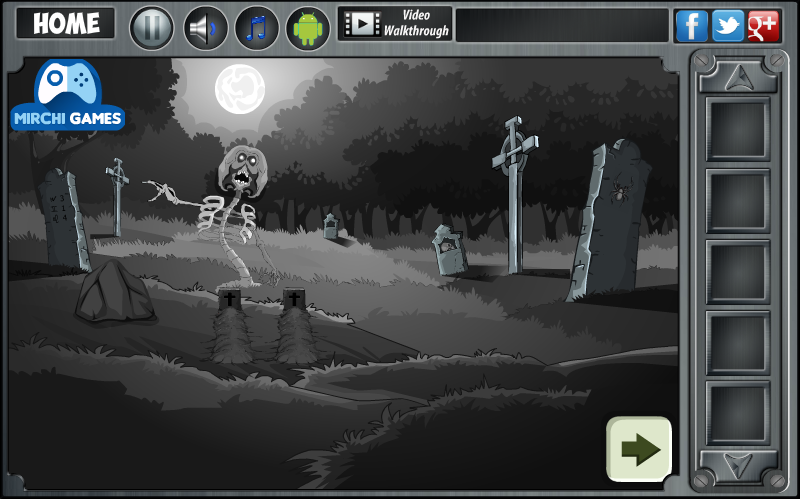Toggle the background music note
The height and width of the screenshot is (499, 800).
click(x=257, y=27)
